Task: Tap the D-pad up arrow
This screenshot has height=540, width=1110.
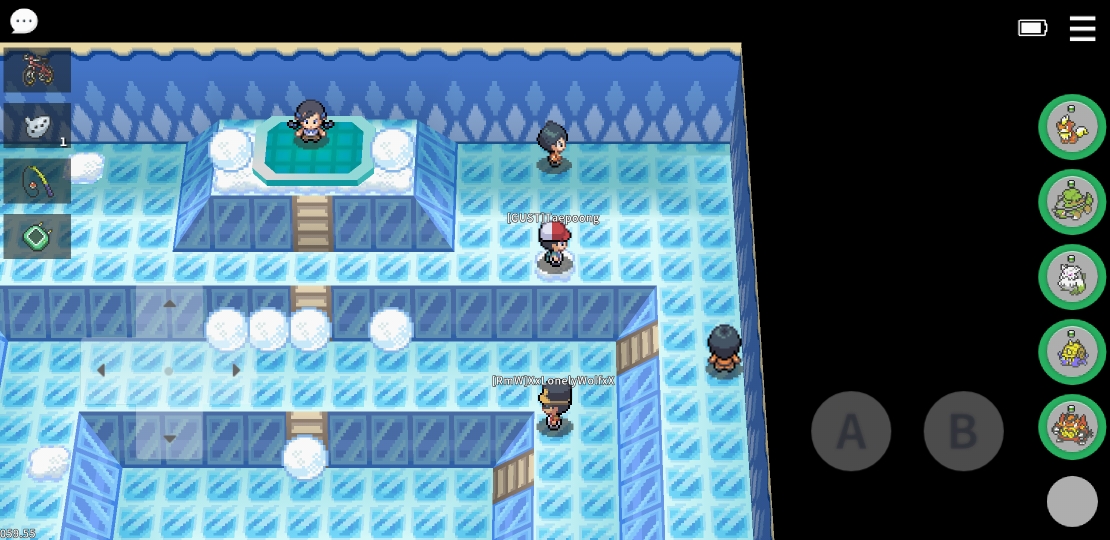Action: tap(169, 304)
